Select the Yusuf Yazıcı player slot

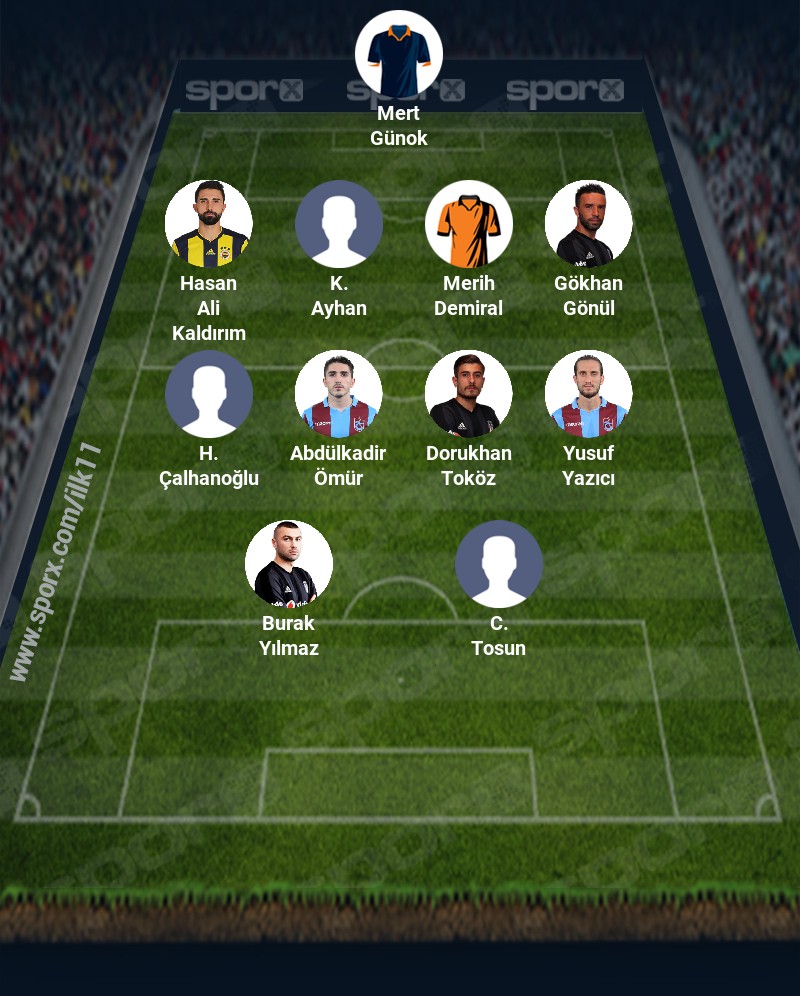point(589,394)
